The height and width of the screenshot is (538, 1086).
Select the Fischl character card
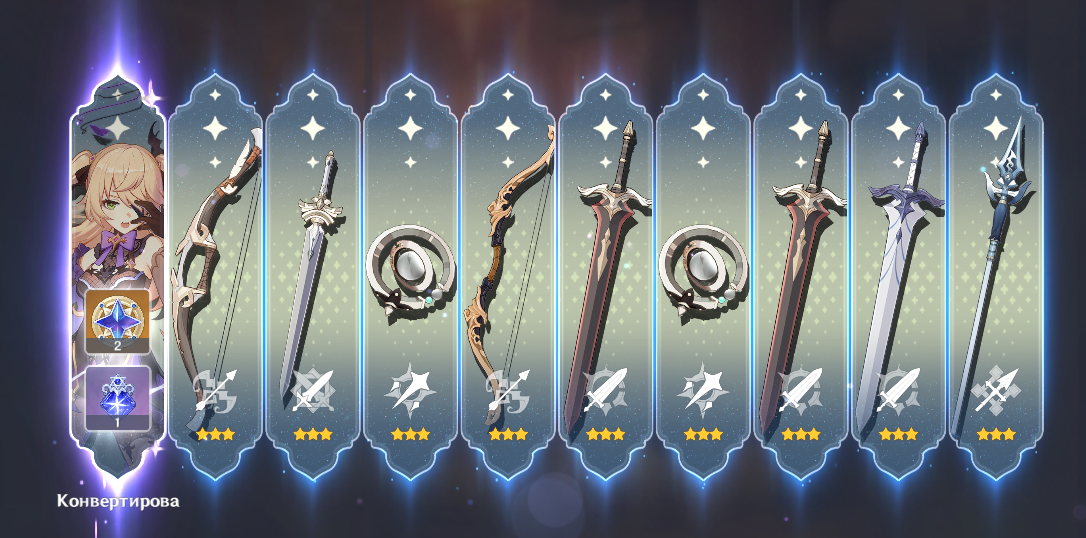coord(116,200)
